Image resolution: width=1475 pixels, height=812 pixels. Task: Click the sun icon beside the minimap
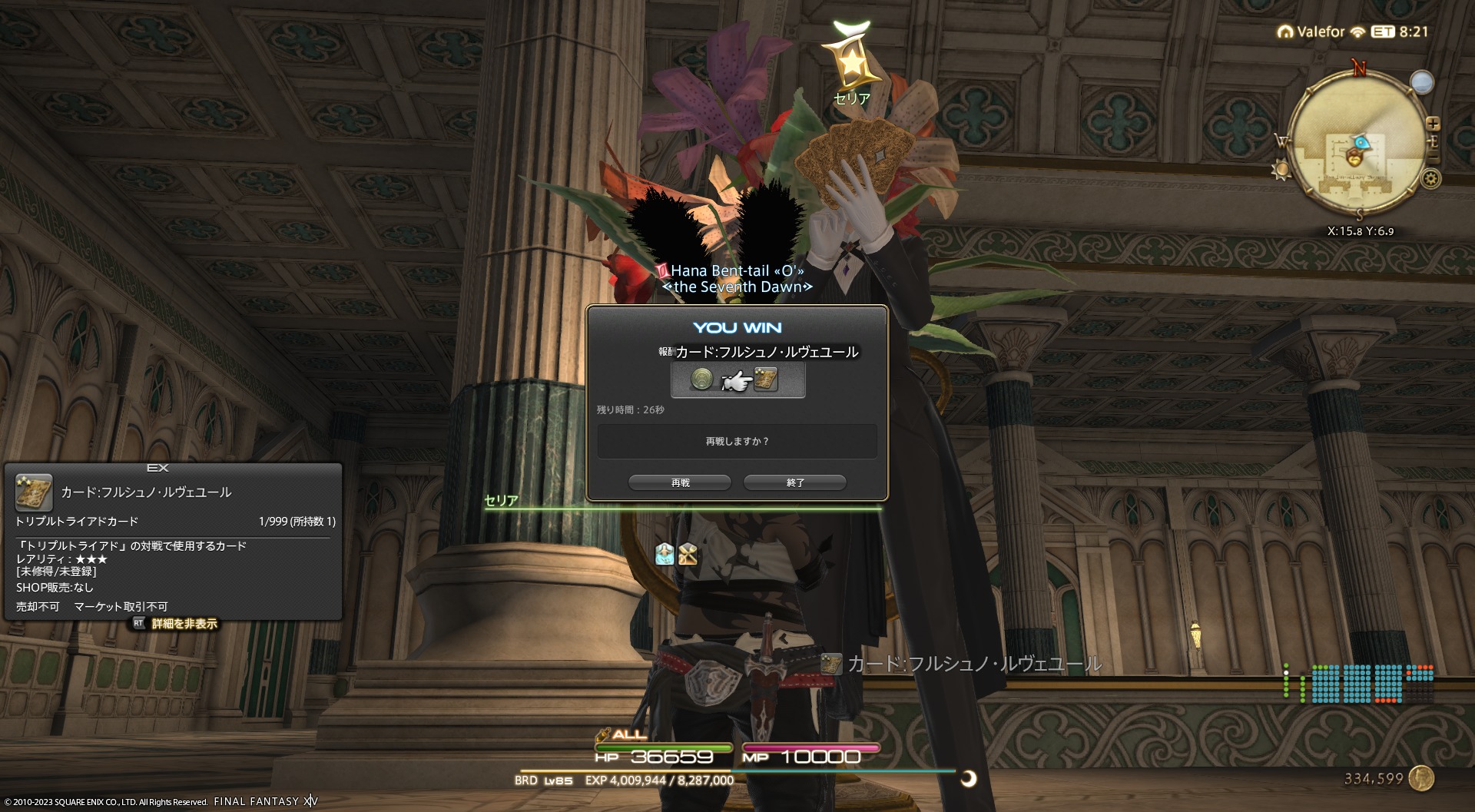pyautogui.click(x=1281, y=170)
